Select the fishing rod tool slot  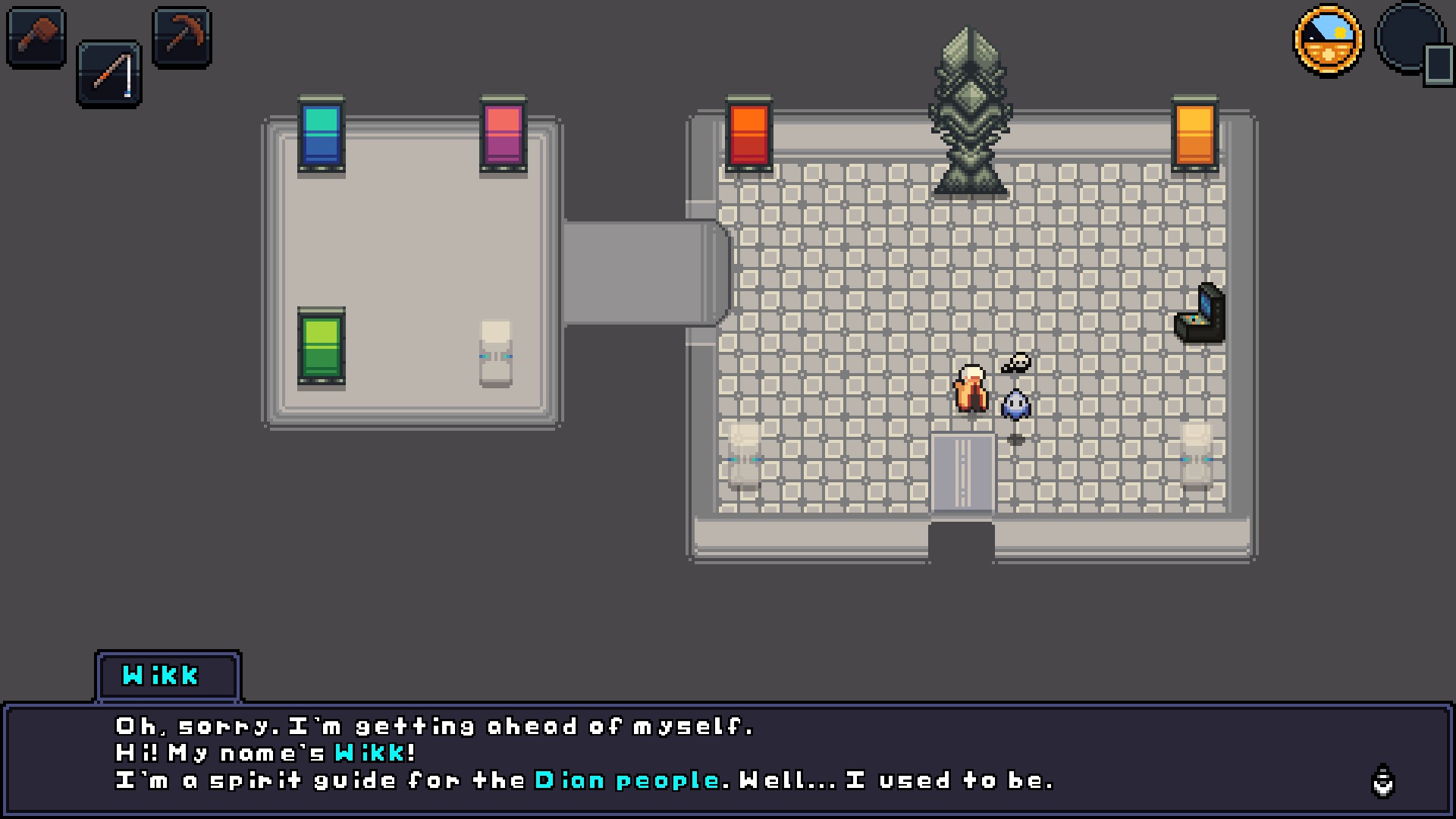109,74
